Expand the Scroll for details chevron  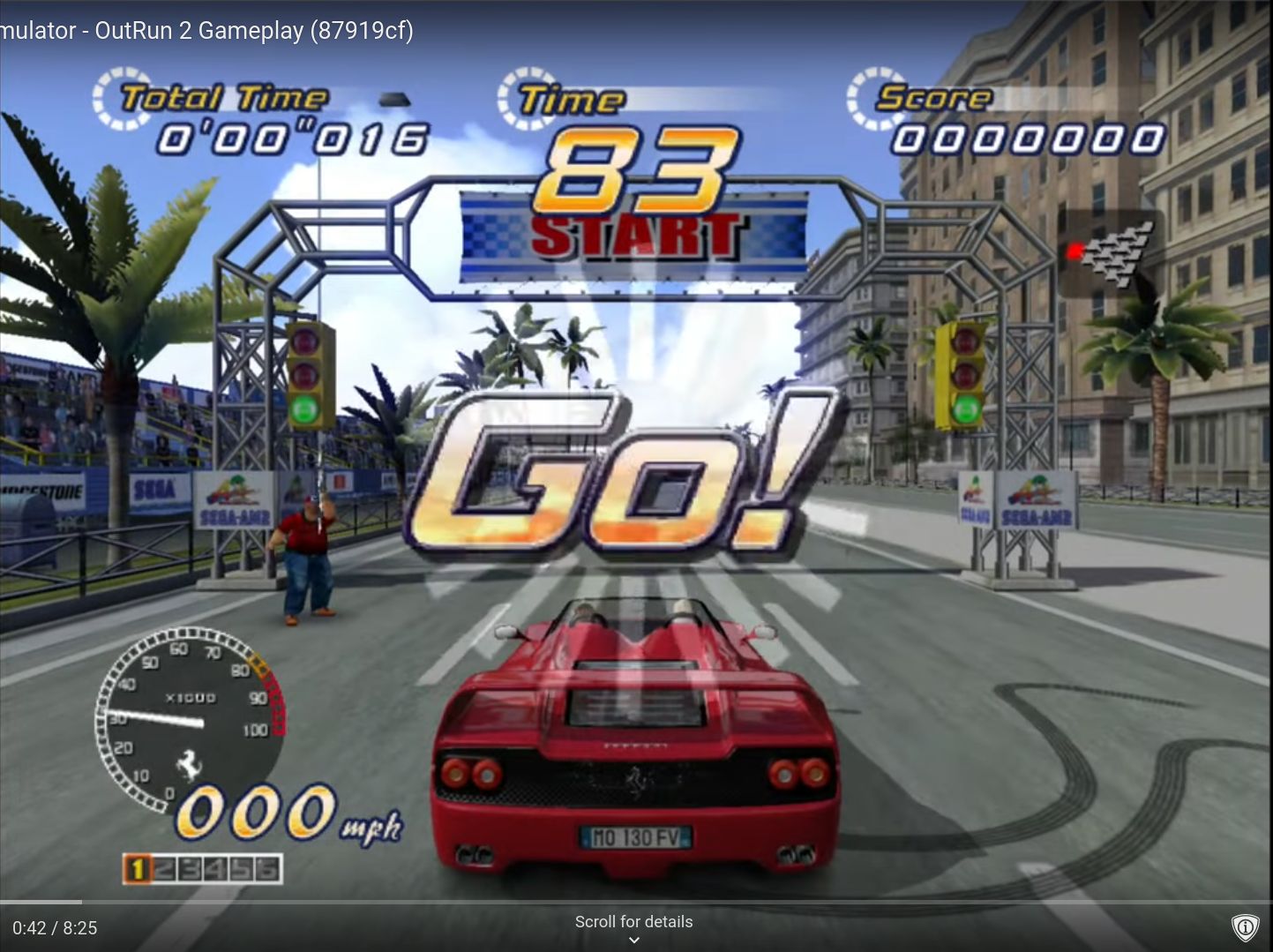pyautogui.click(x=634, y=939)
